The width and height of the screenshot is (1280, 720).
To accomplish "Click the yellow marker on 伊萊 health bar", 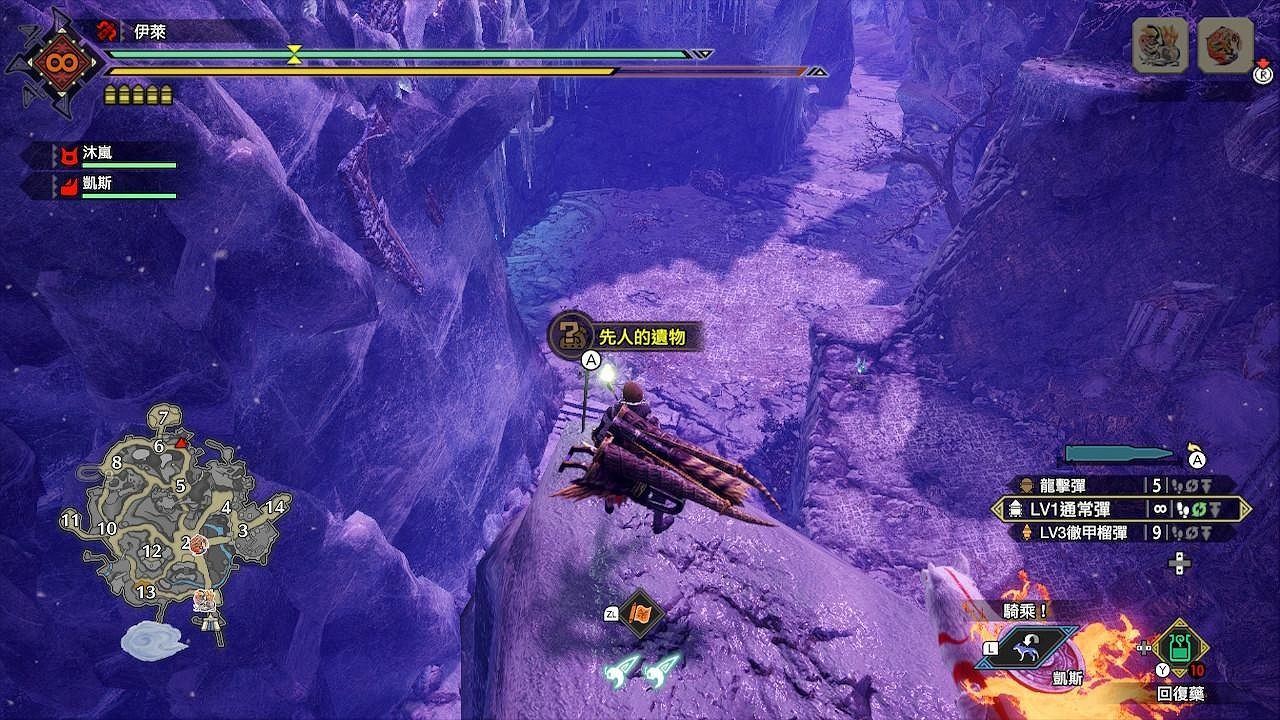I will 293,55.
